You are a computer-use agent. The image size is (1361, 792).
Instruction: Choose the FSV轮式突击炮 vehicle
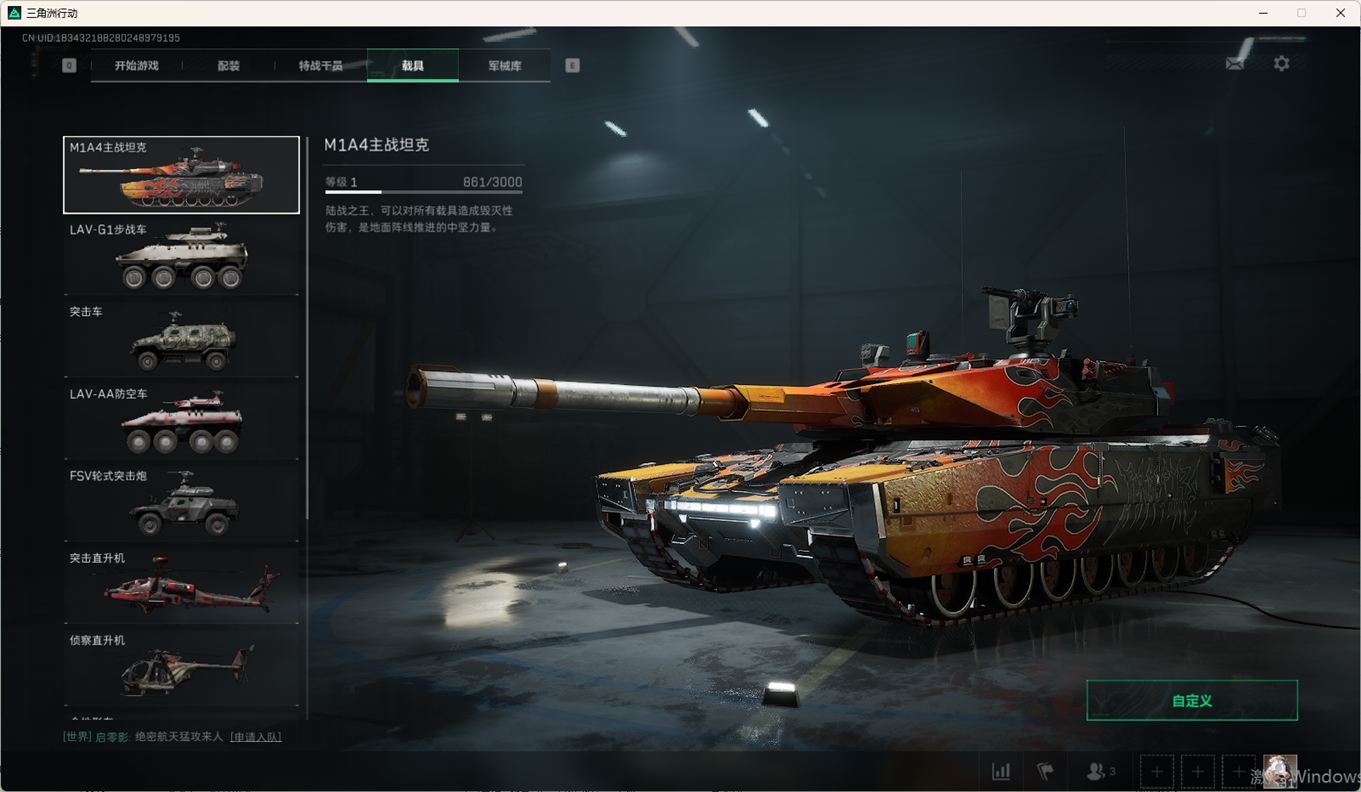coord(181,503)
